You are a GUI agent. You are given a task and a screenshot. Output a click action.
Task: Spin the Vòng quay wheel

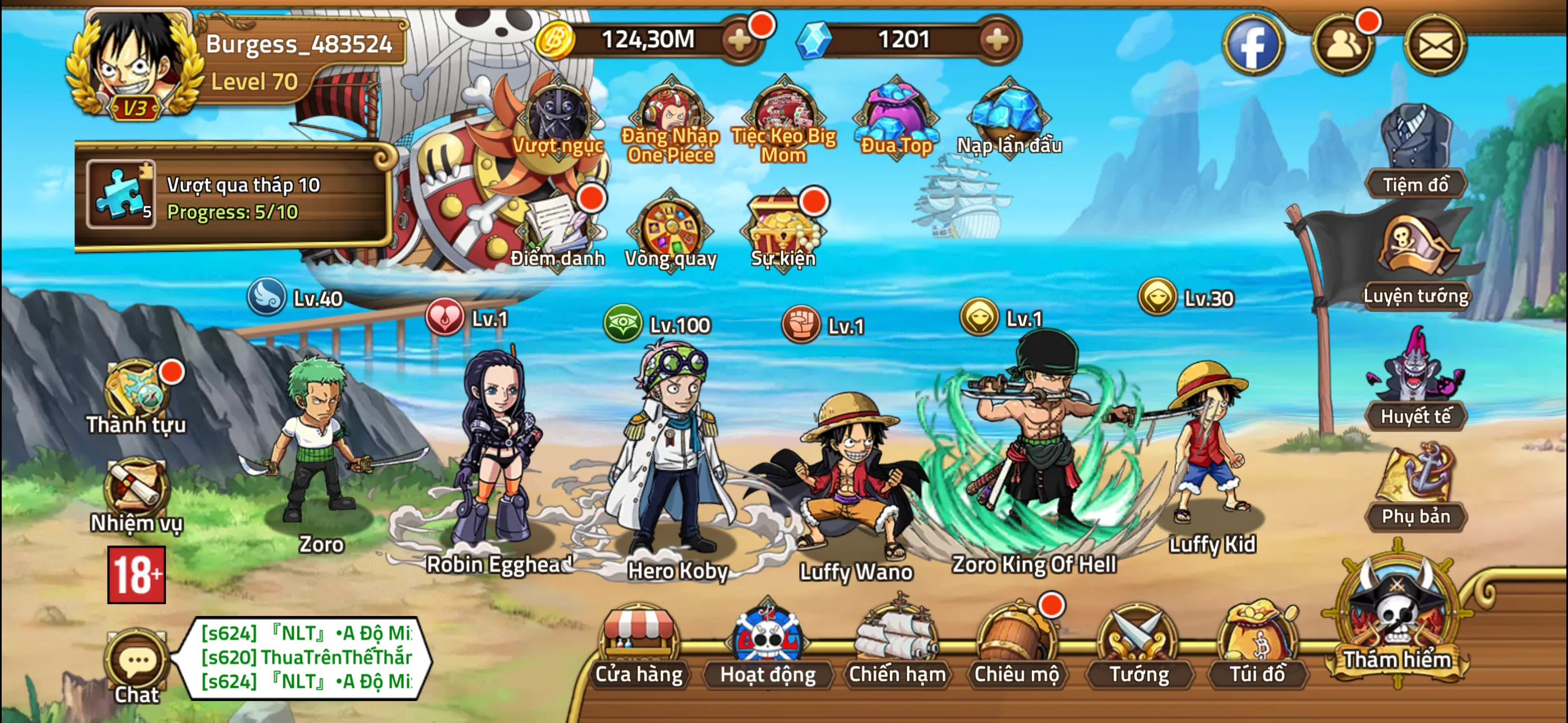(x=671, y=231)
